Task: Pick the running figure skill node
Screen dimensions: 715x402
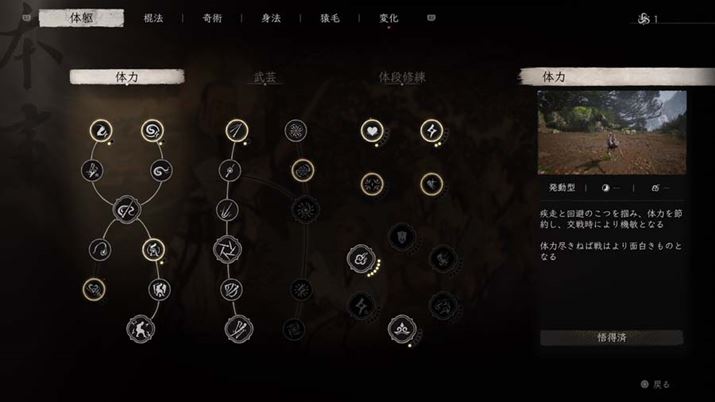Action: (139, 327)
